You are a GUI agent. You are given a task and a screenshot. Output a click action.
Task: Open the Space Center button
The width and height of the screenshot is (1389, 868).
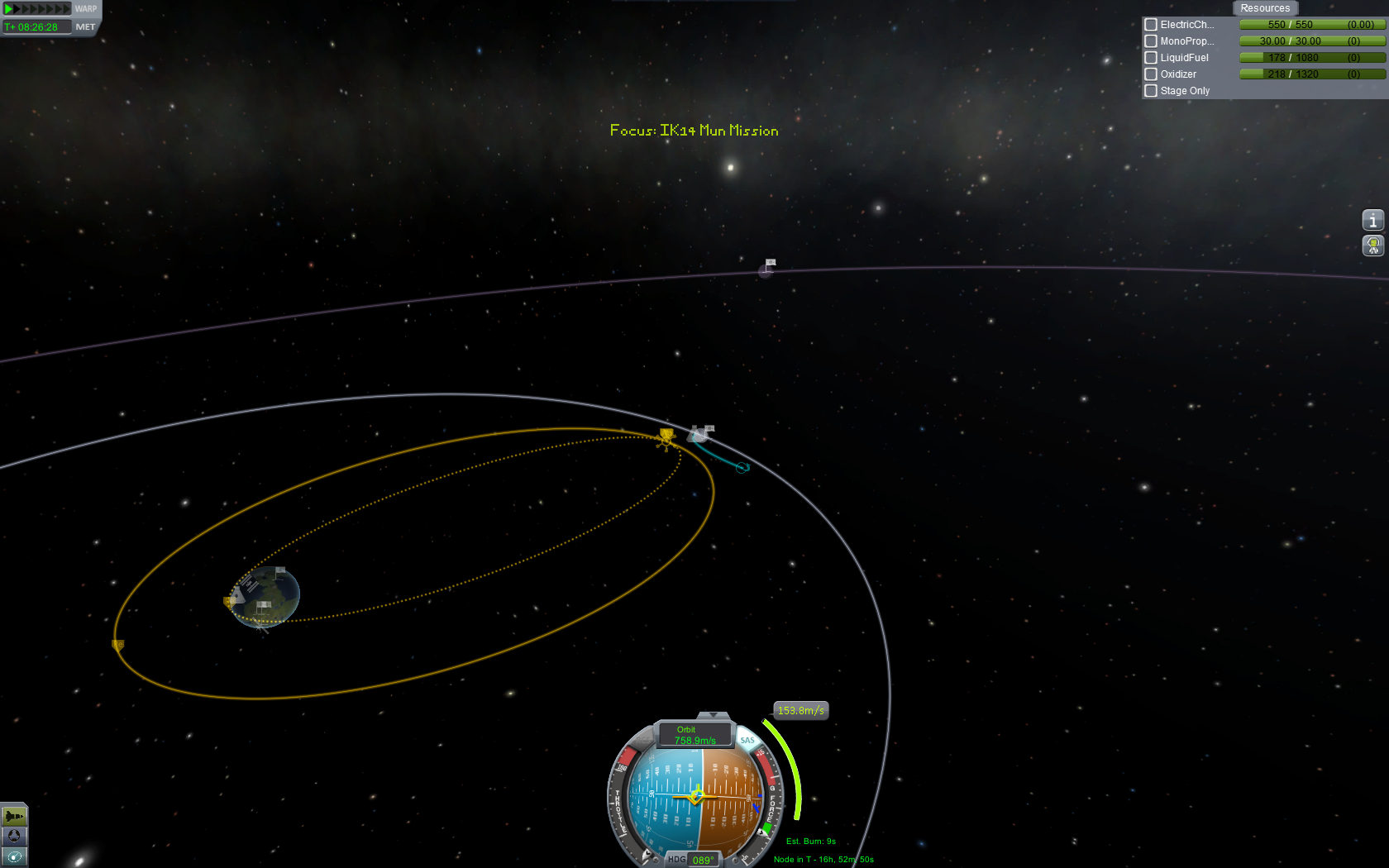(x=14, y=836)
